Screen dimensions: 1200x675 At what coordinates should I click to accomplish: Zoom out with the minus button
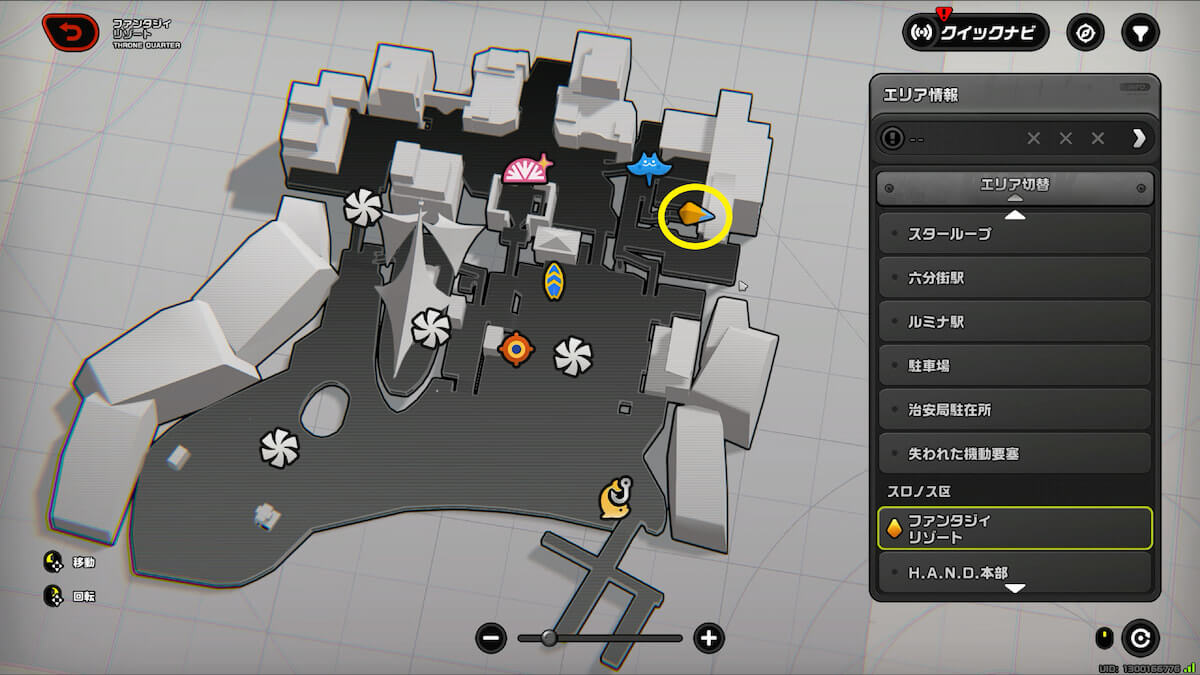coord(491,638)
